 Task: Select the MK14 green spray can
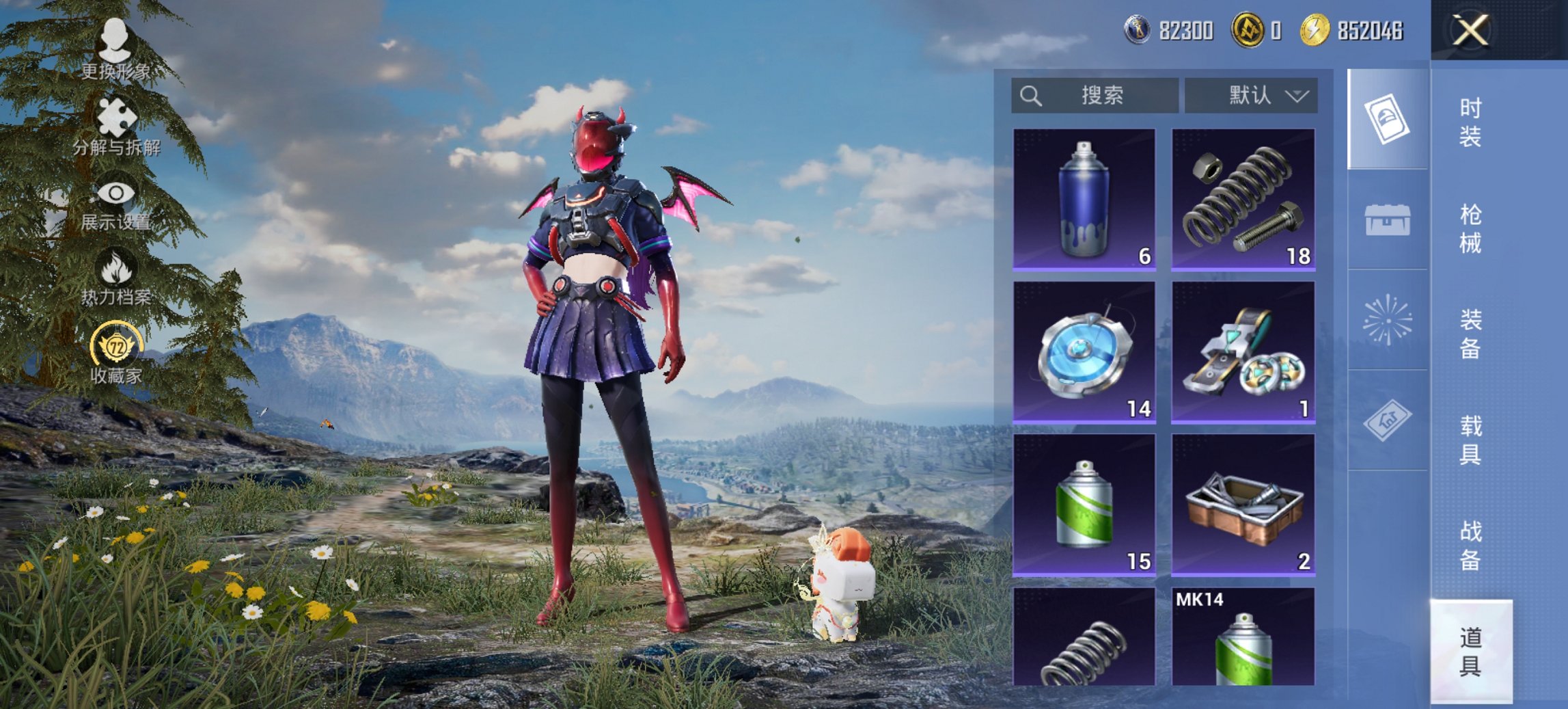(1243, 637)
